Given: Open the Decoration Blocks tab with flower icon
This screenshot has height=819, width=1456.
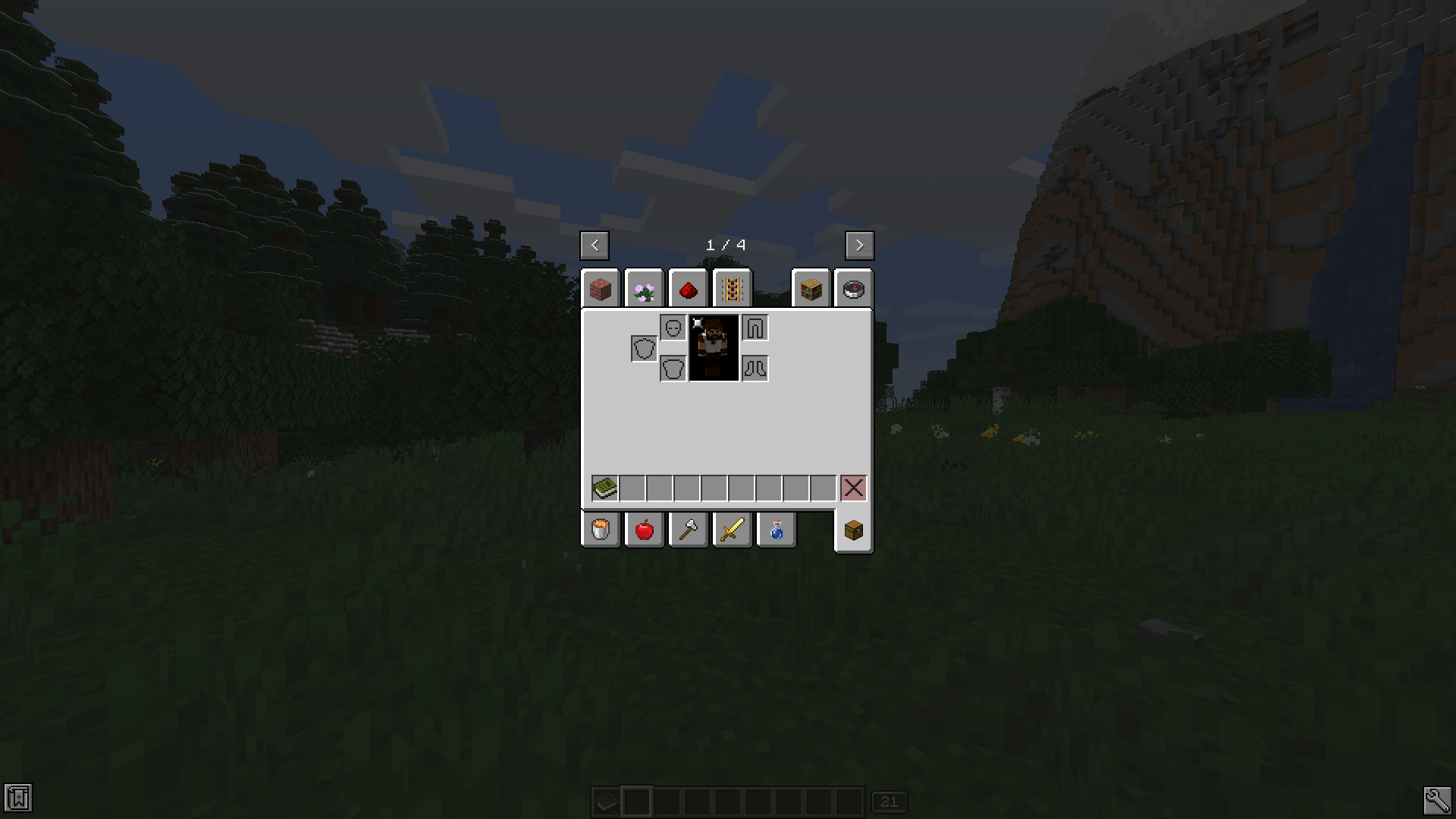Looking at the screenshot, I should pyautogui.click(x=644, y=288).
